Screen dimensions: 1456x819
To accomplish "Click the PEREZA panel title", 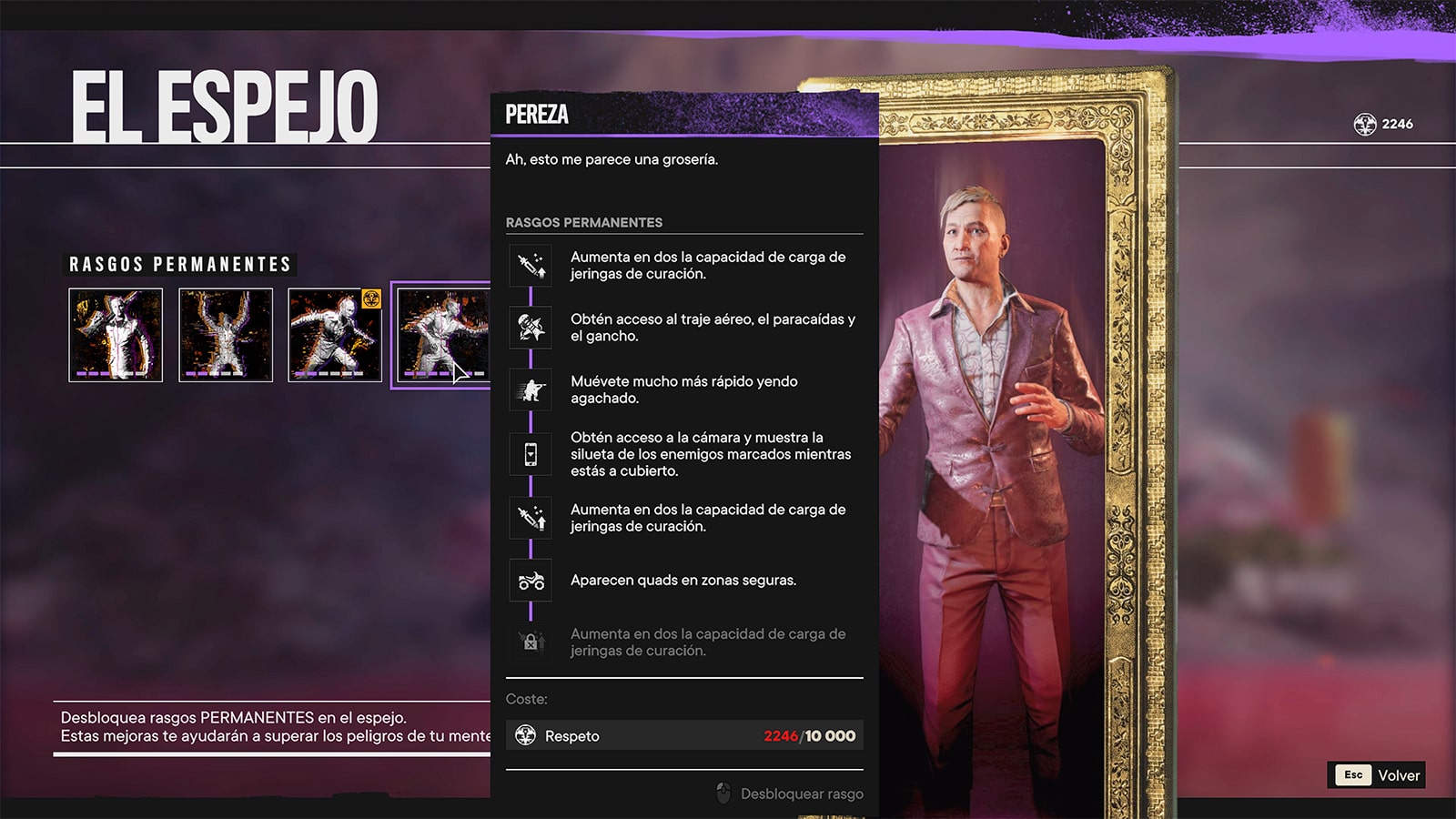I will (537, 115).
